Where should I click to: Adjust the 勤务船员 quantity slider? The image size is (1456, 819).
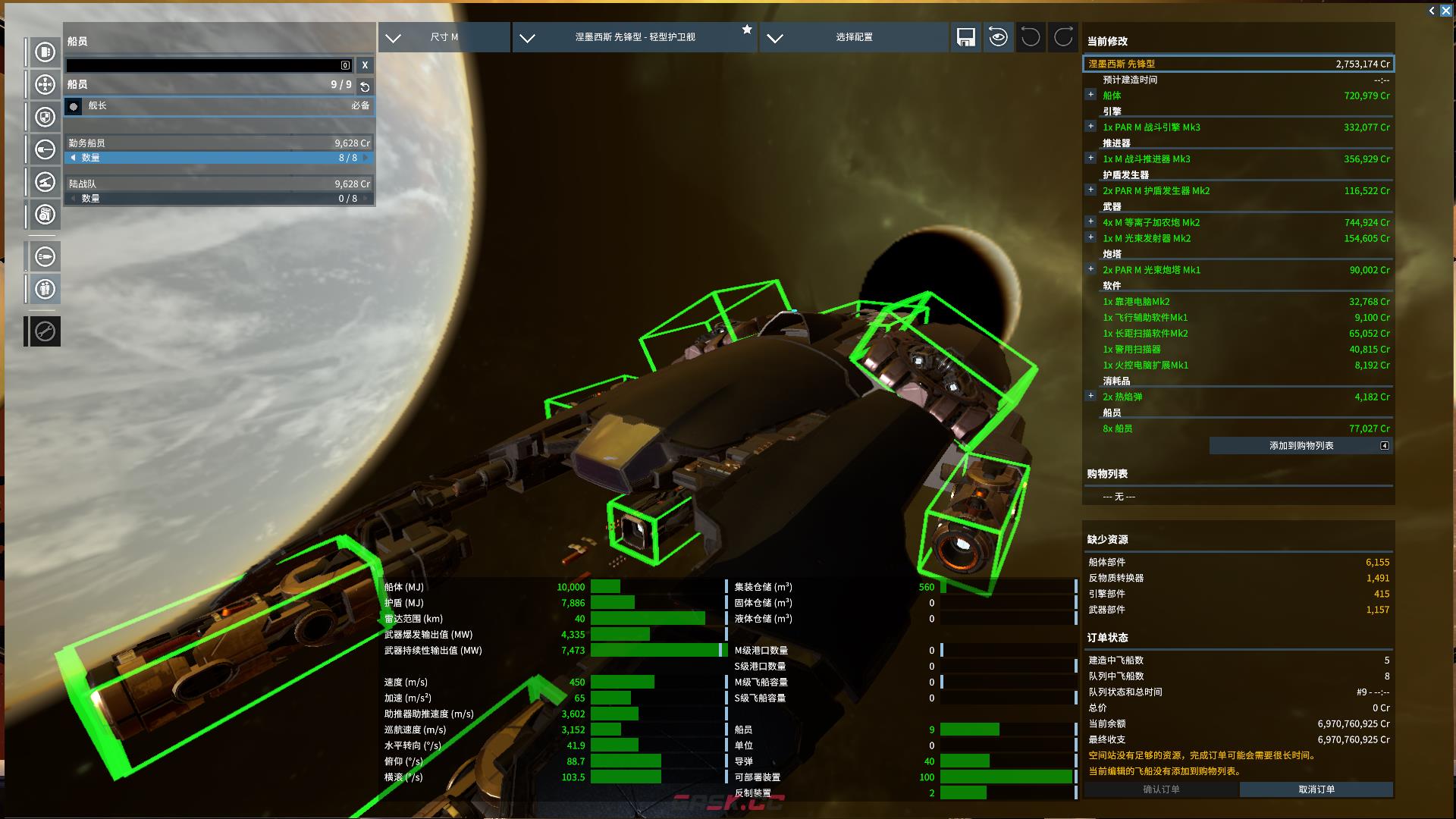point(218,158)
